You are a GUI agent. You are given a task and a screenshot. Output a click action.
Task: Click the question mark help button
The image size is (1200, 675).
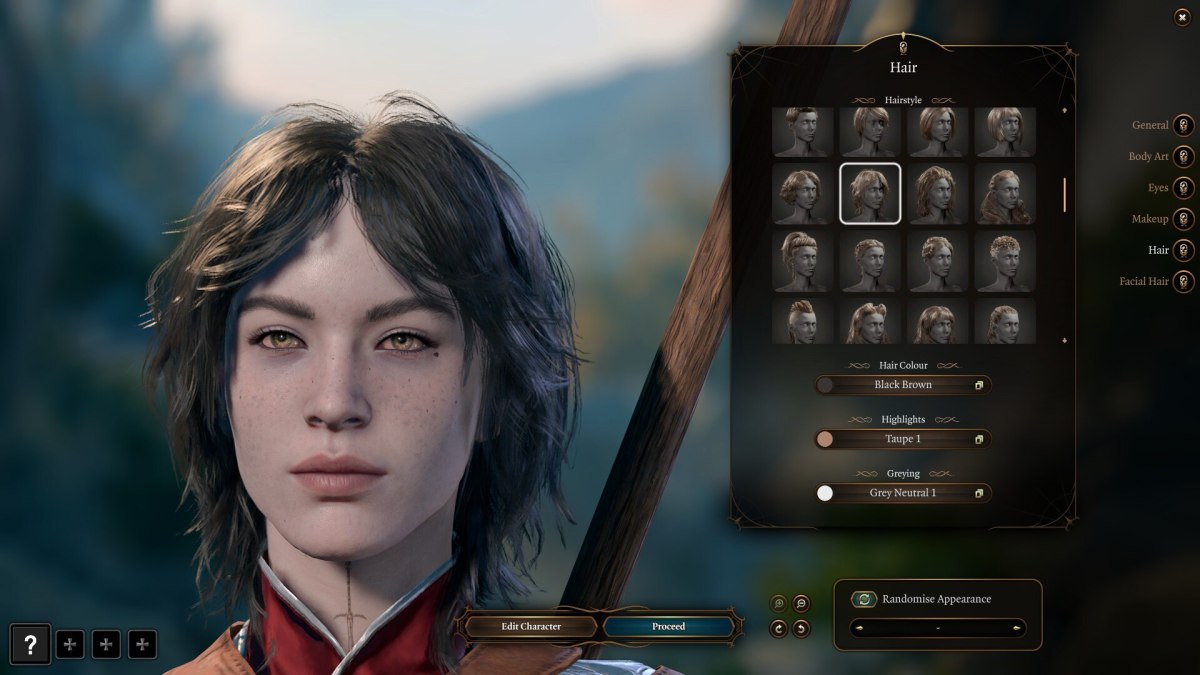click(x=30, y=644)
